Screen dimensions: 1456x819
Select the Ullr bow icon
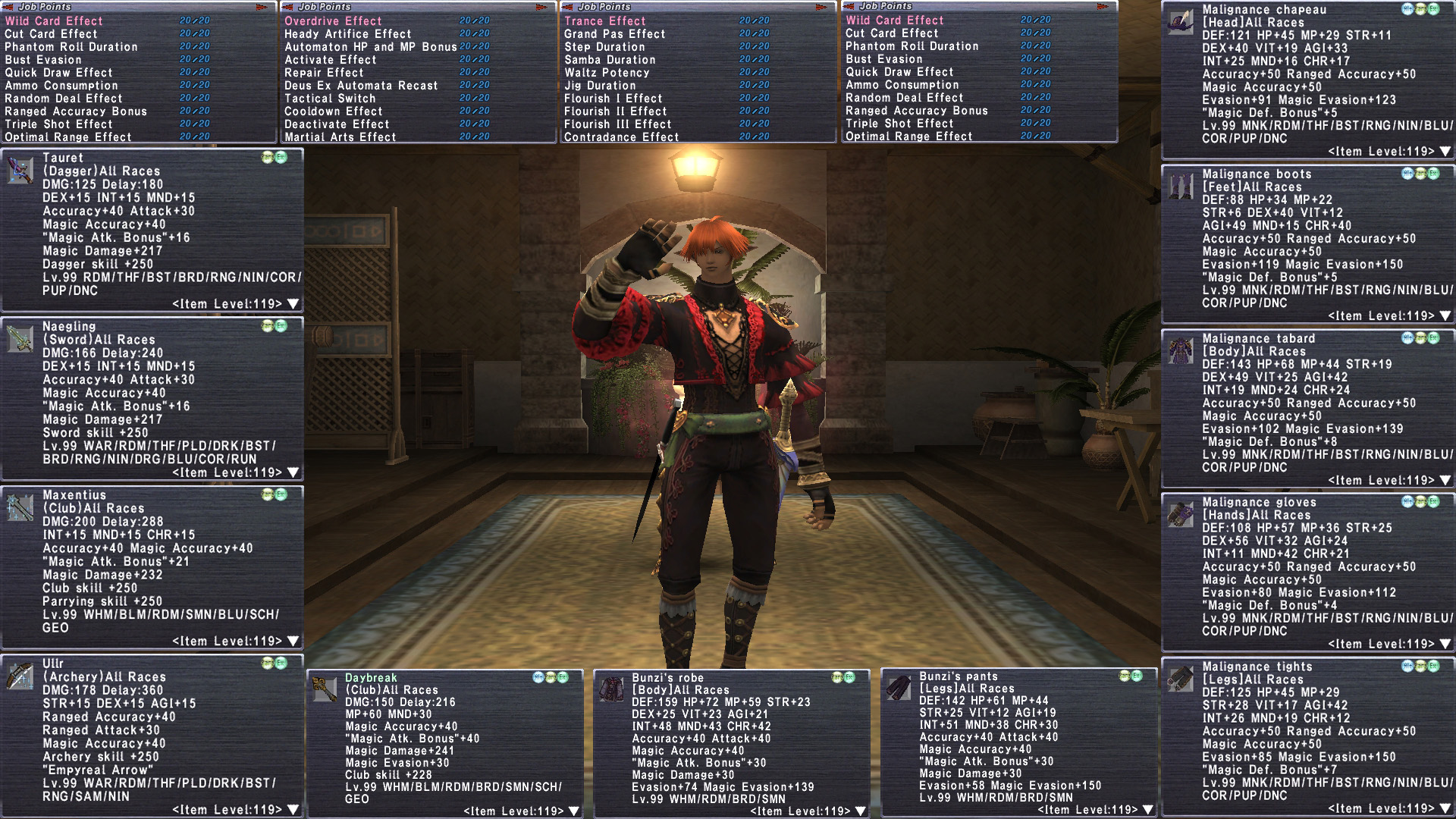point(20,676)
